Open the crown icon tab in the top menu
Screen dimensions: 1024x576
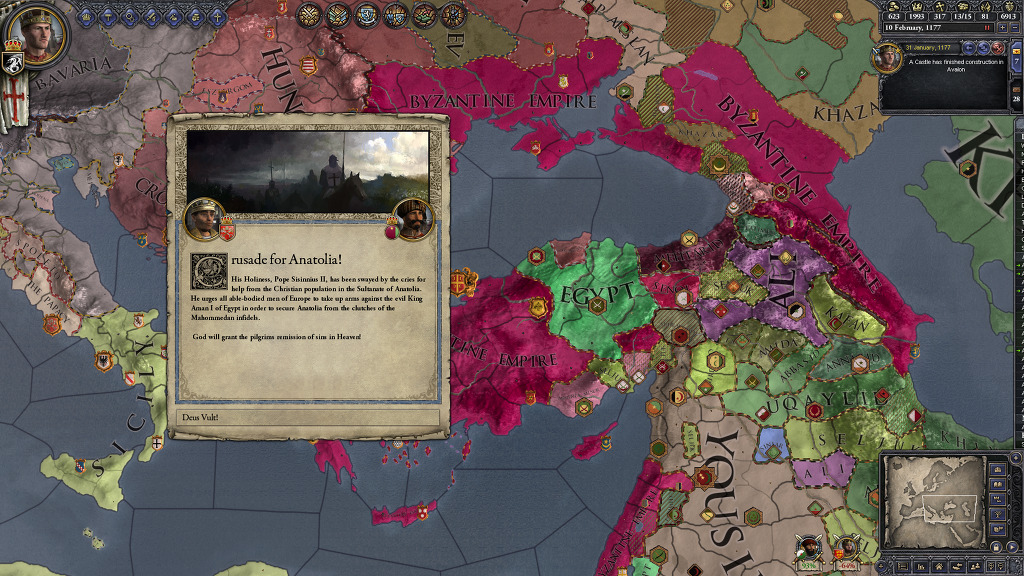tap(86, 16)
